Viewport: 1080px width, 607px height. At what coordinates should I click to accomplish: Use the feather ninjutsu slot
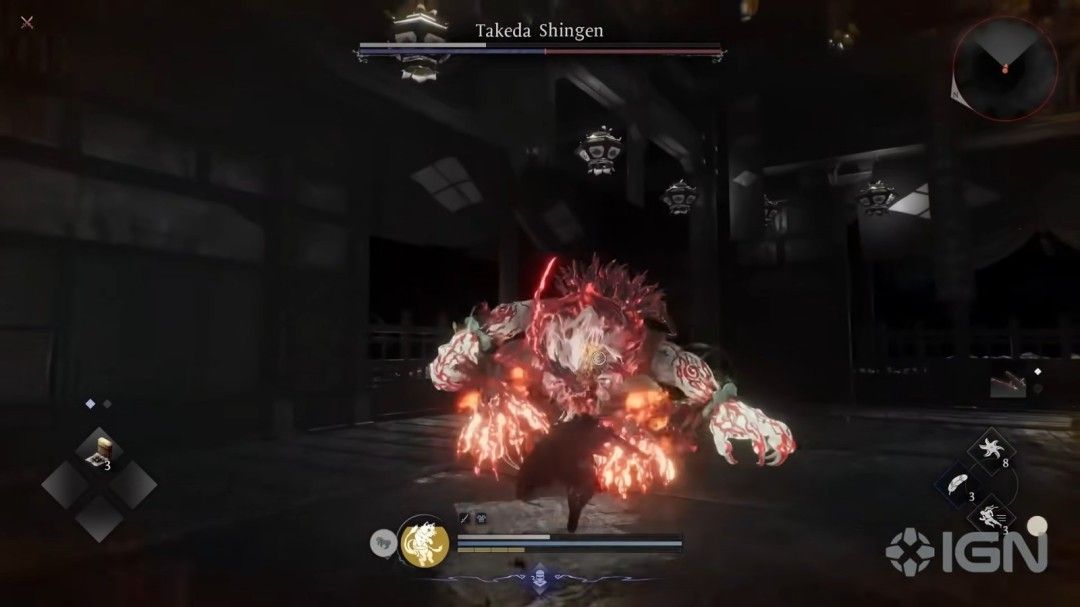[x=957, y=483]
